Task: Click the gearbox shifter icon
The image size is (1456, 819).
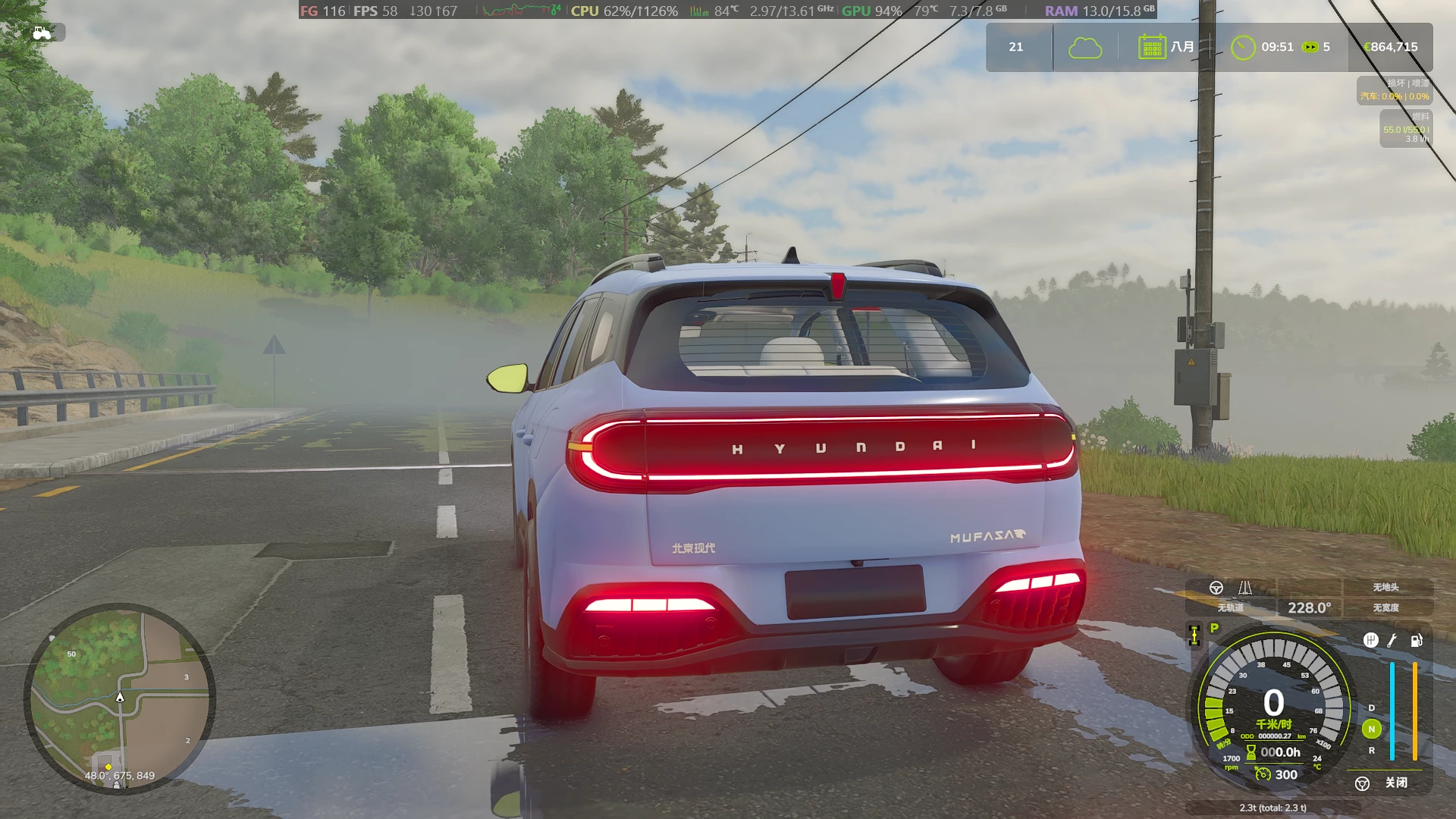Action: click(1370, 640)
